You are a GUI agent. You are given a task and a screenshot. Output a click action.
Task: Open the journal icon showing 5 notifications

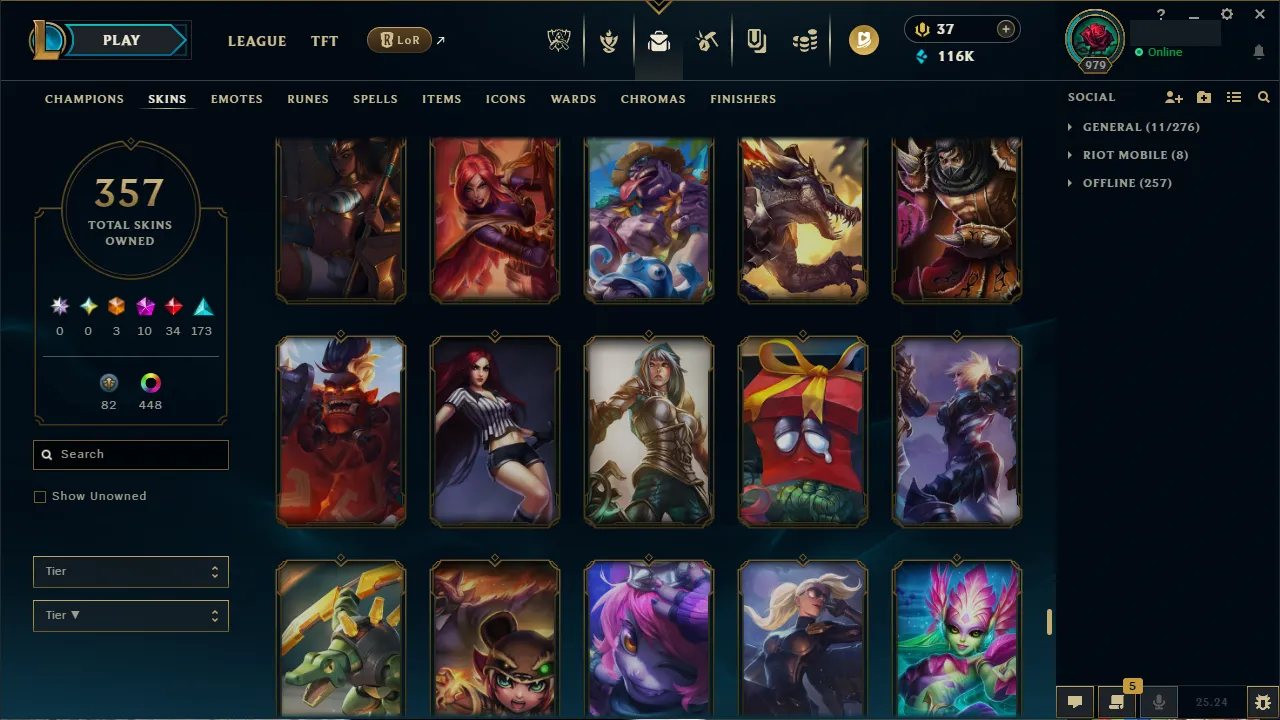click(x=1117, y=701)
